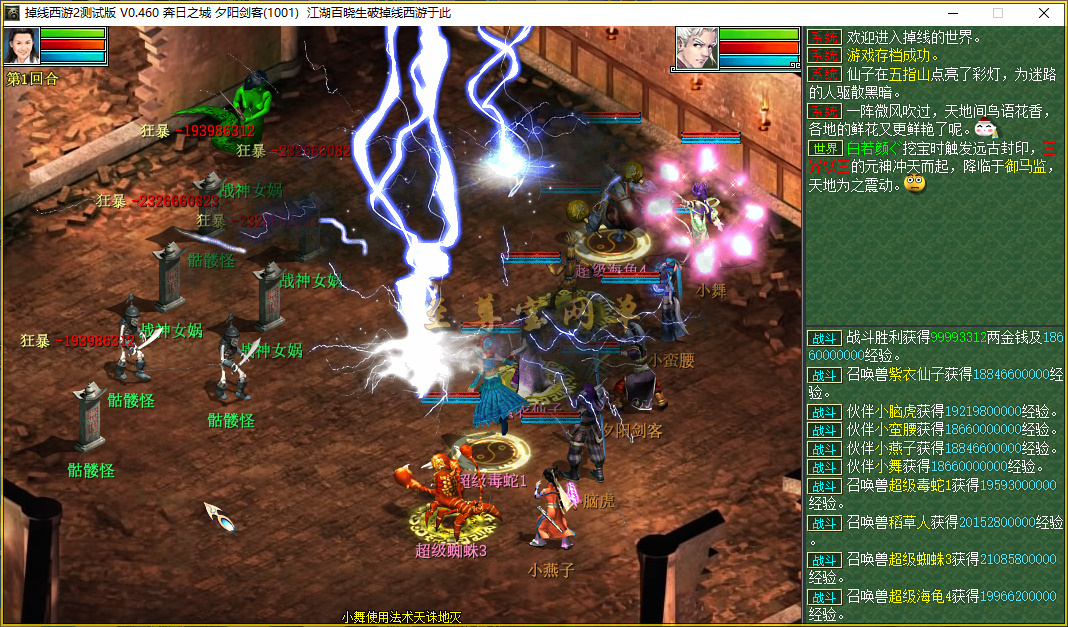Viewport: 1068px width, 627px height.
Task: Close the game window
Action: 1044,13
